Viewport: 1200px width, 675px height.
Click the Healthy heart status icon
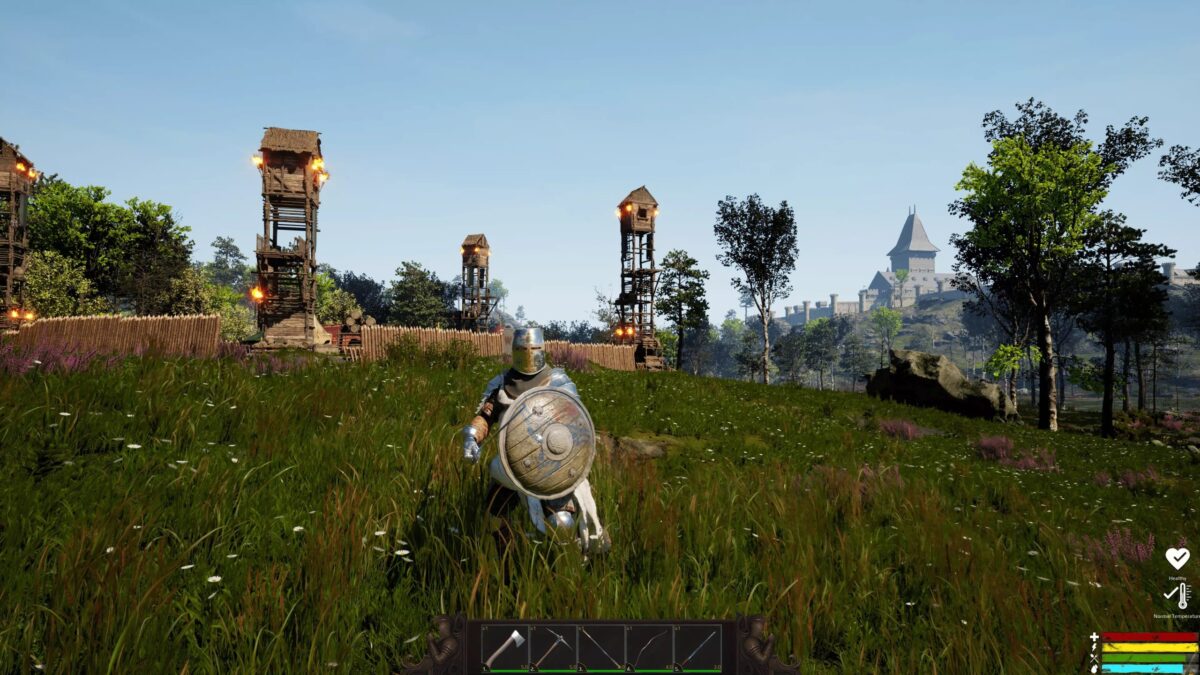(1177, 558)
